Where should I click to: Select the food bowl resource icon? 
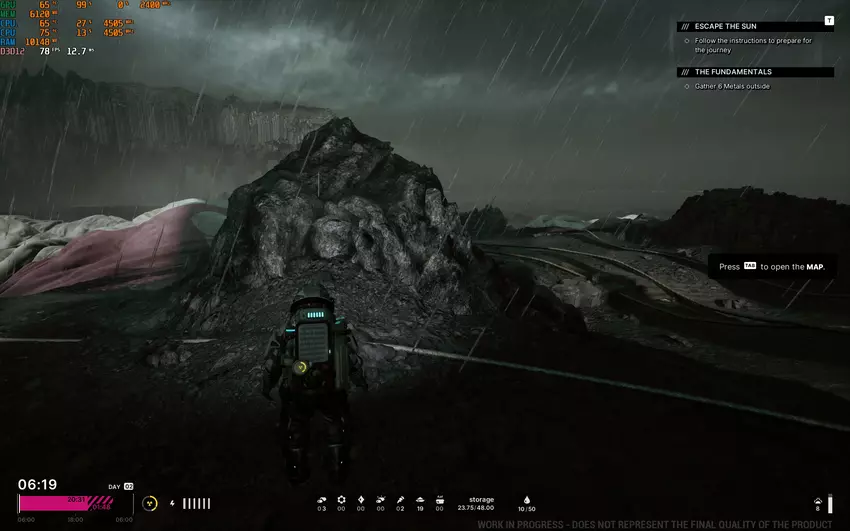click(419, 498)
